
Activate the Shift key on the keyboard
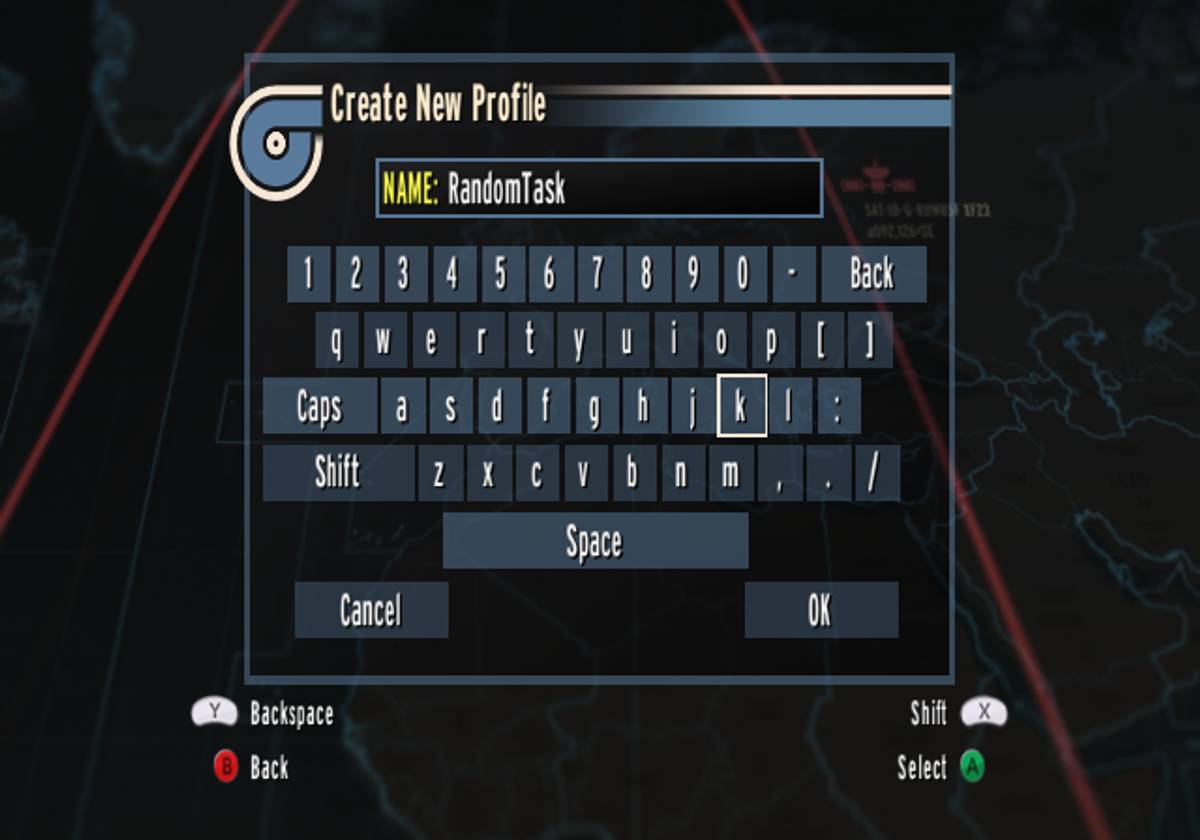click(338, 473)
